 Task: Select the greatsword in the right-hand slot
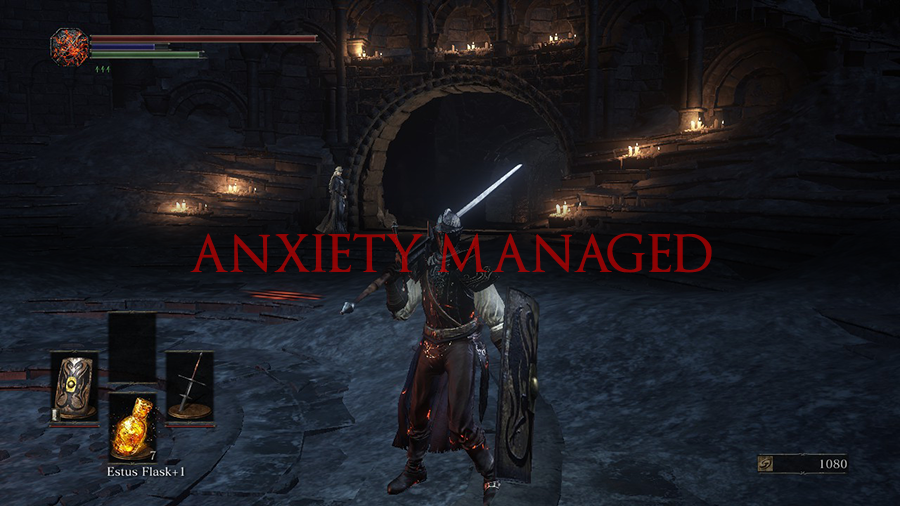[189, 386]
